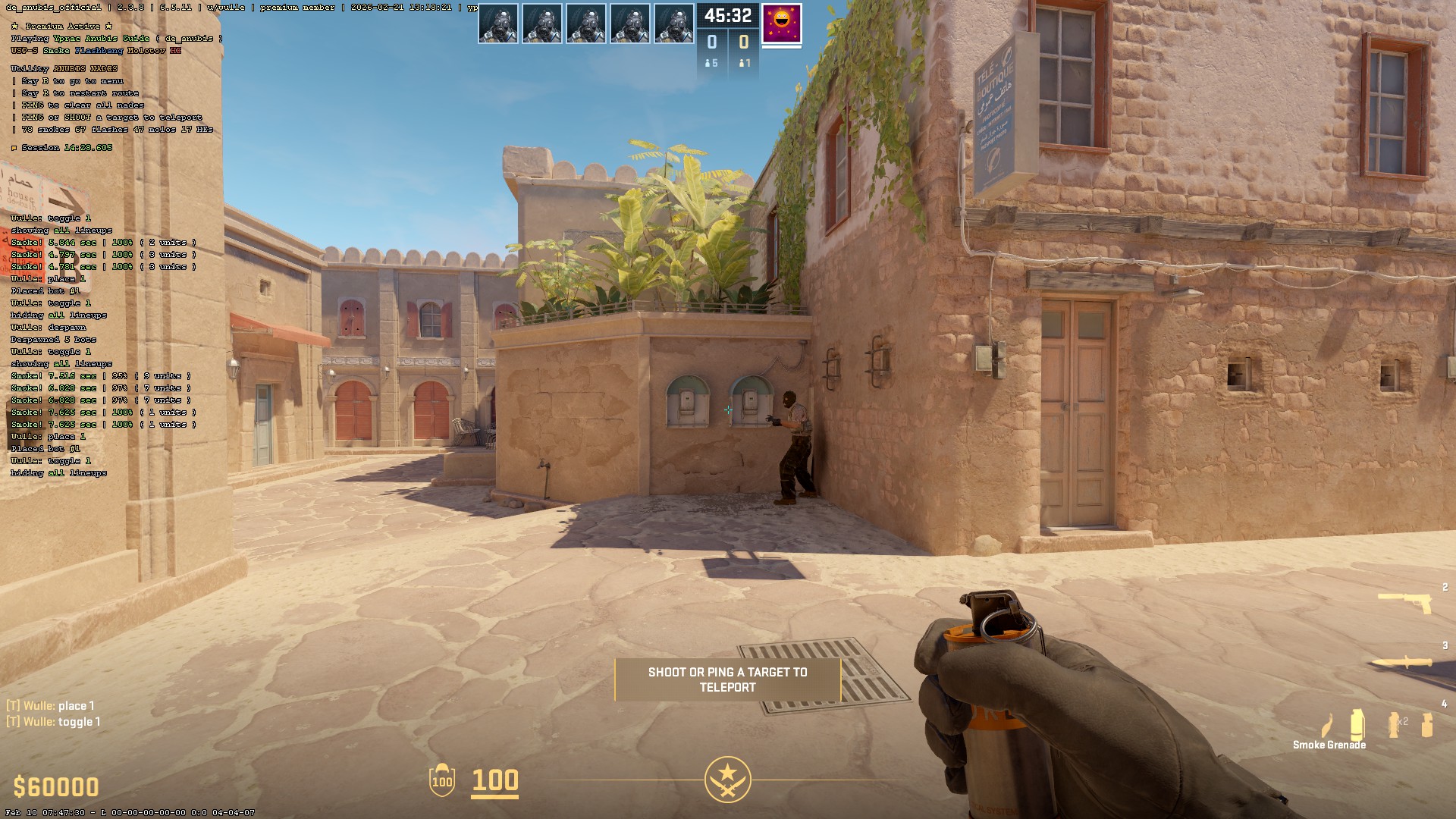Viewport: 1456px width, 819px height.
Task: Select the highlighted Smoke Grenade icon
Action: pyautogui.click(x=1357, y=724)
